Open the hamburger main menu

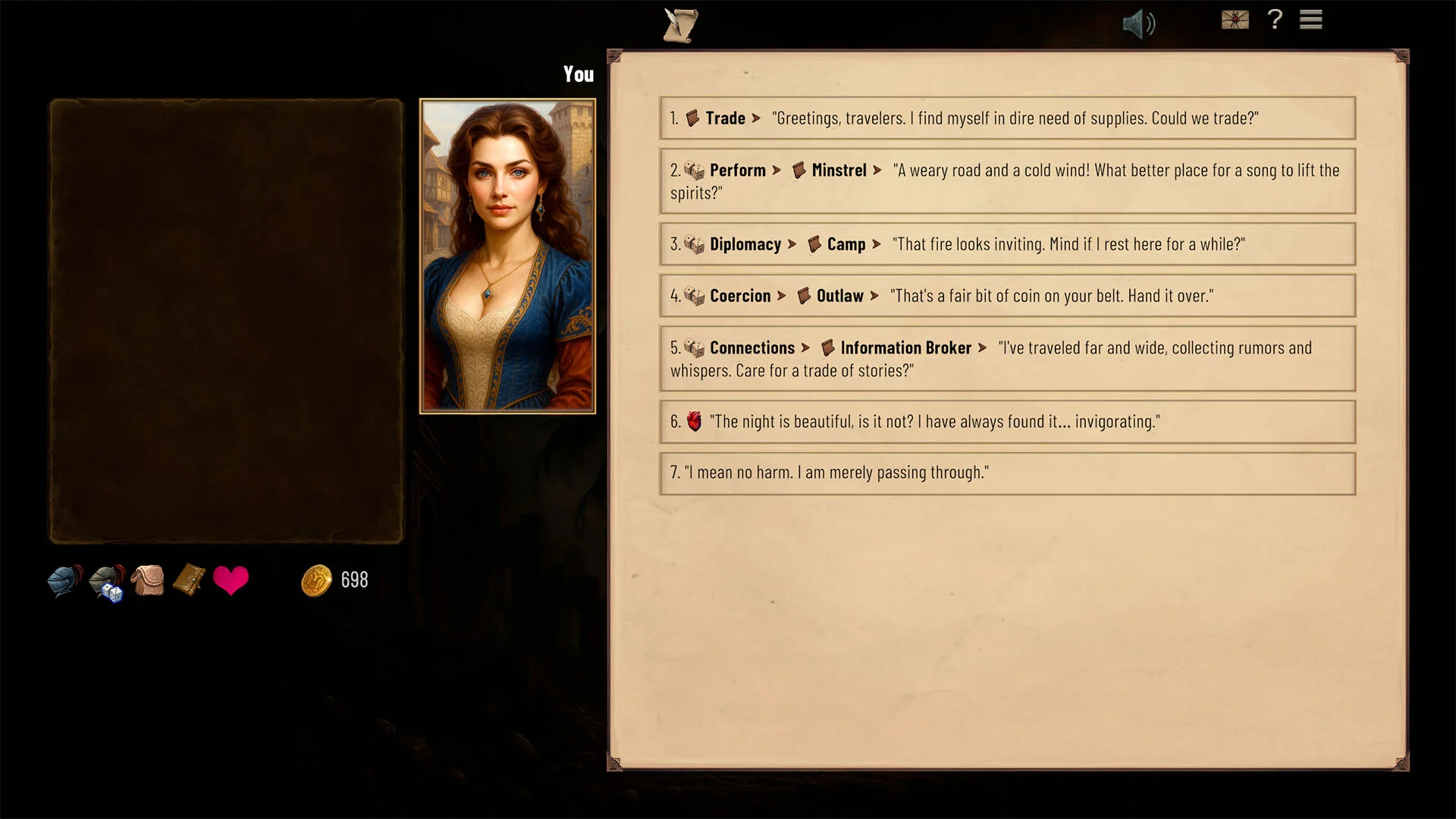point(1310,20)
